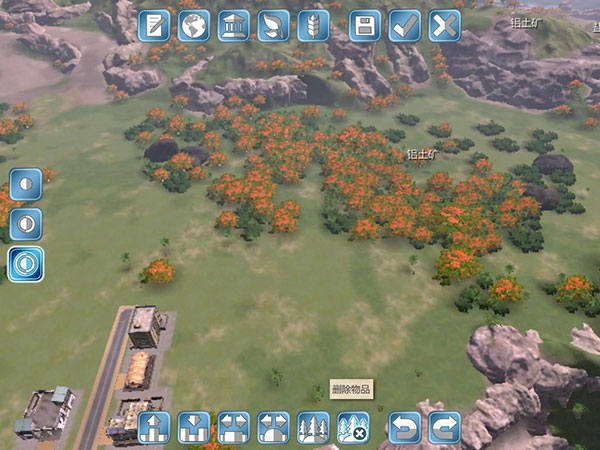Select the leaf icon tool
Image resolution: width=600 pixels, height=450 pixels.
point(273,25)
